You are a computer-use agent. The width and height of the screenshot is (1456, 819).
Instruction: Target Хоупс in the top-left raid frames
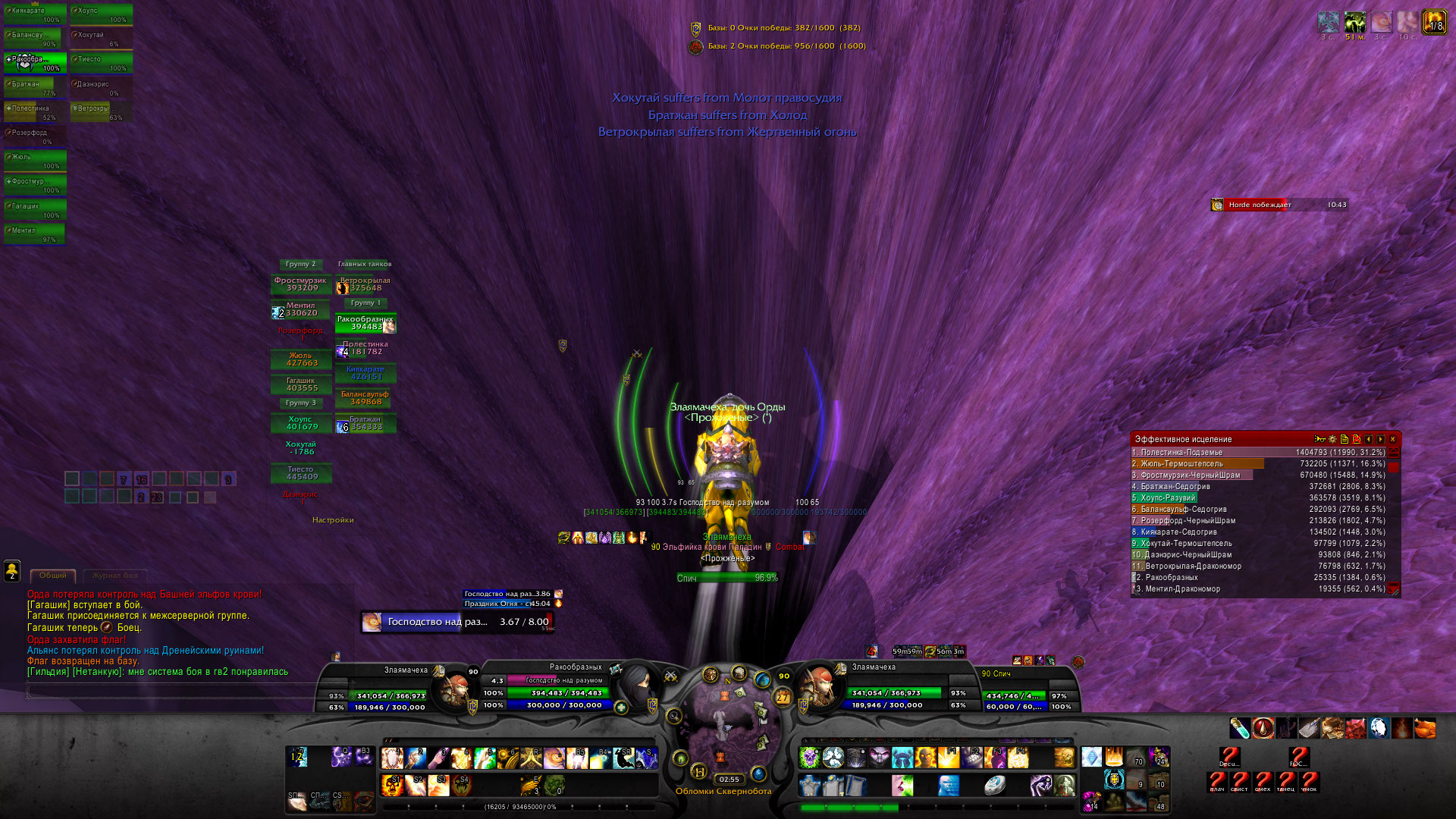[x=101, y=14]
